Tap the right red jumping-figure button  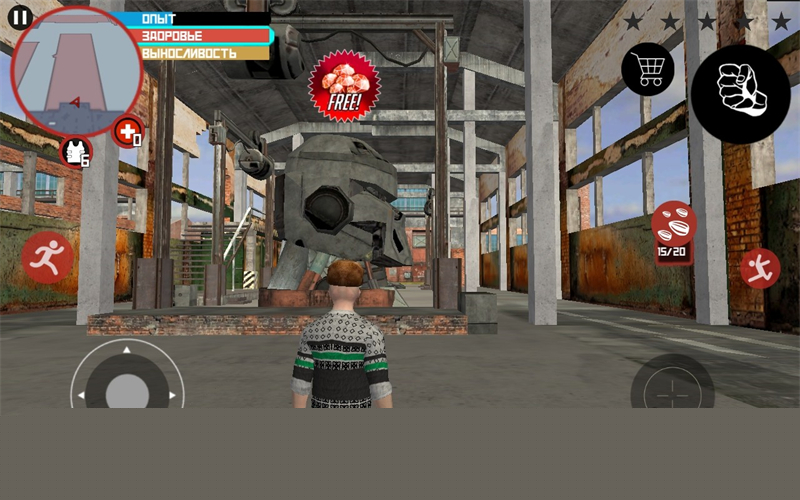(x=760, y=268)
